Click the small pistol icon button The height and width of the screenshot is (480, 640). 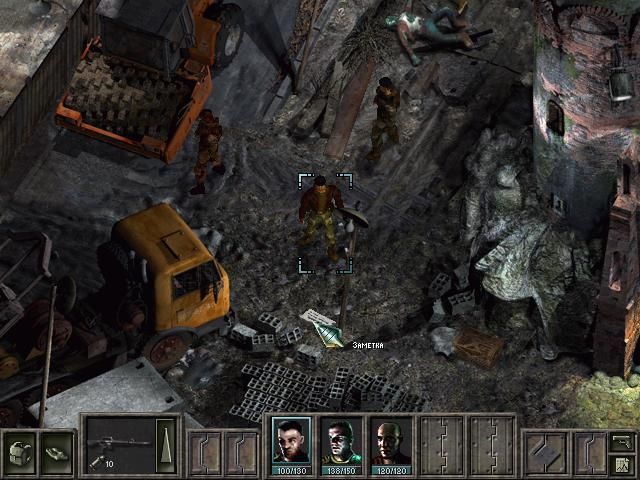621,440
